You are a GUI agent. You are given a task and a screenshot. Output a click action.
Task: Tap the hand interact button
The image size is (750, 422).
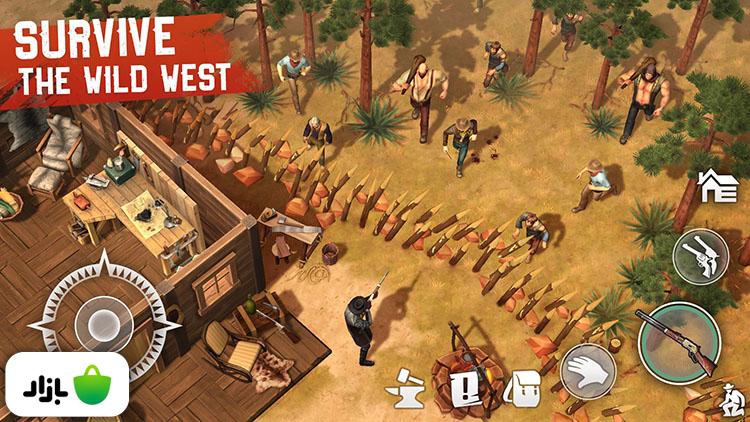[588, 371]
